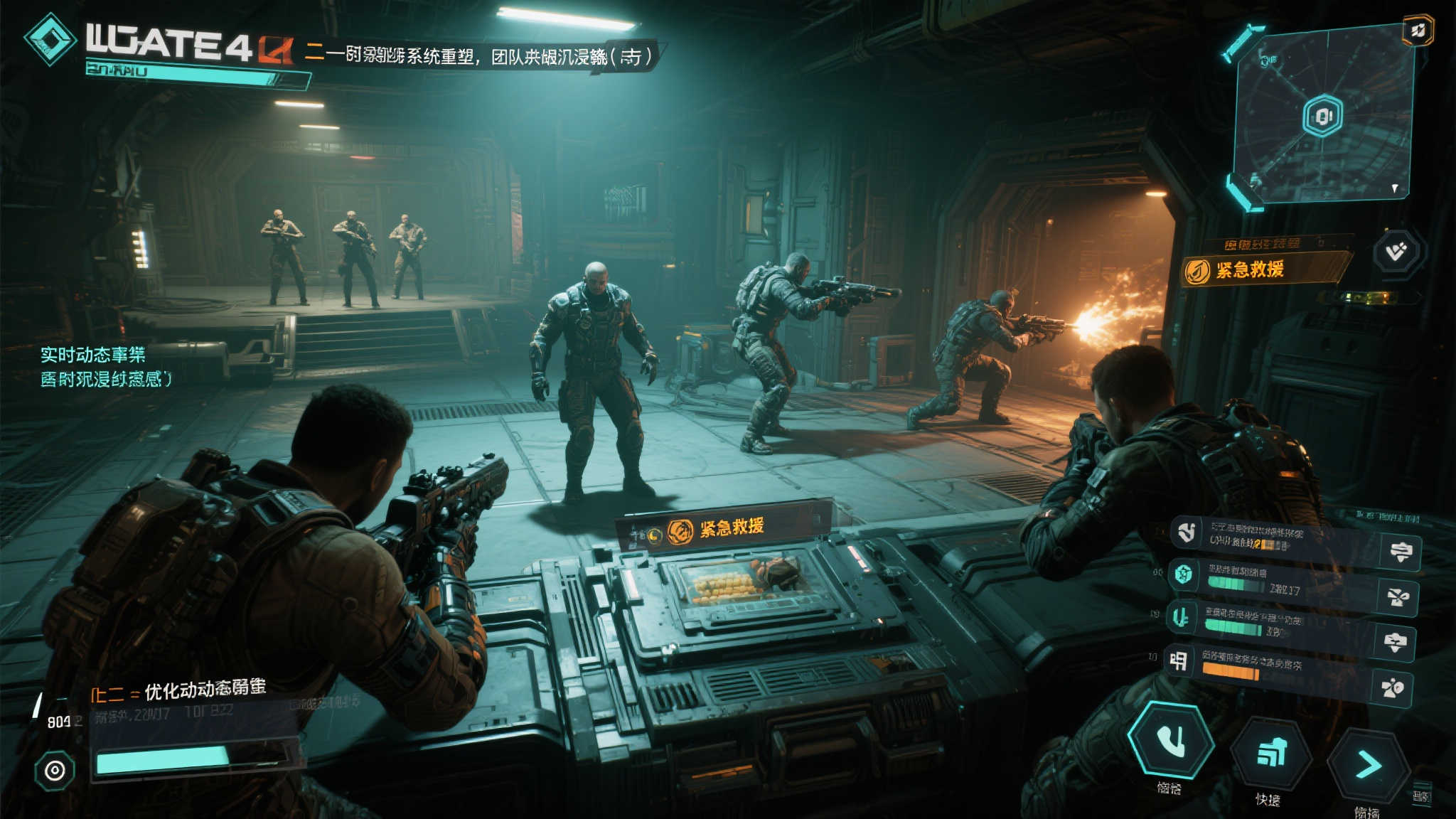Activate the hexagonal phone-handset ability button
The image size is (1456, 819).
click(x=1171, y=740)
